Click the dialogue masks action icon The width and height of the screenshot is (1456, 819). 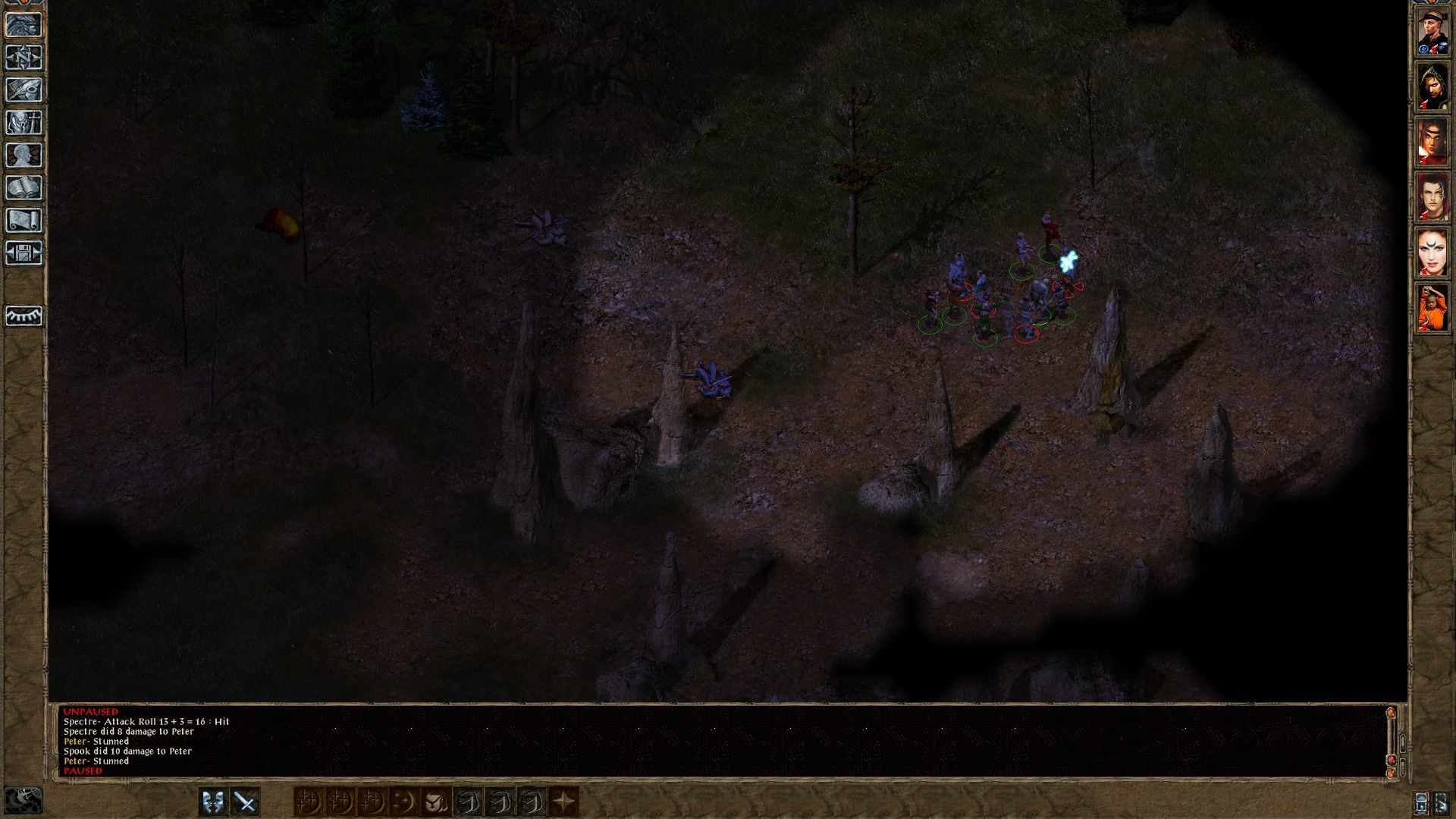(x=213, y=802)
